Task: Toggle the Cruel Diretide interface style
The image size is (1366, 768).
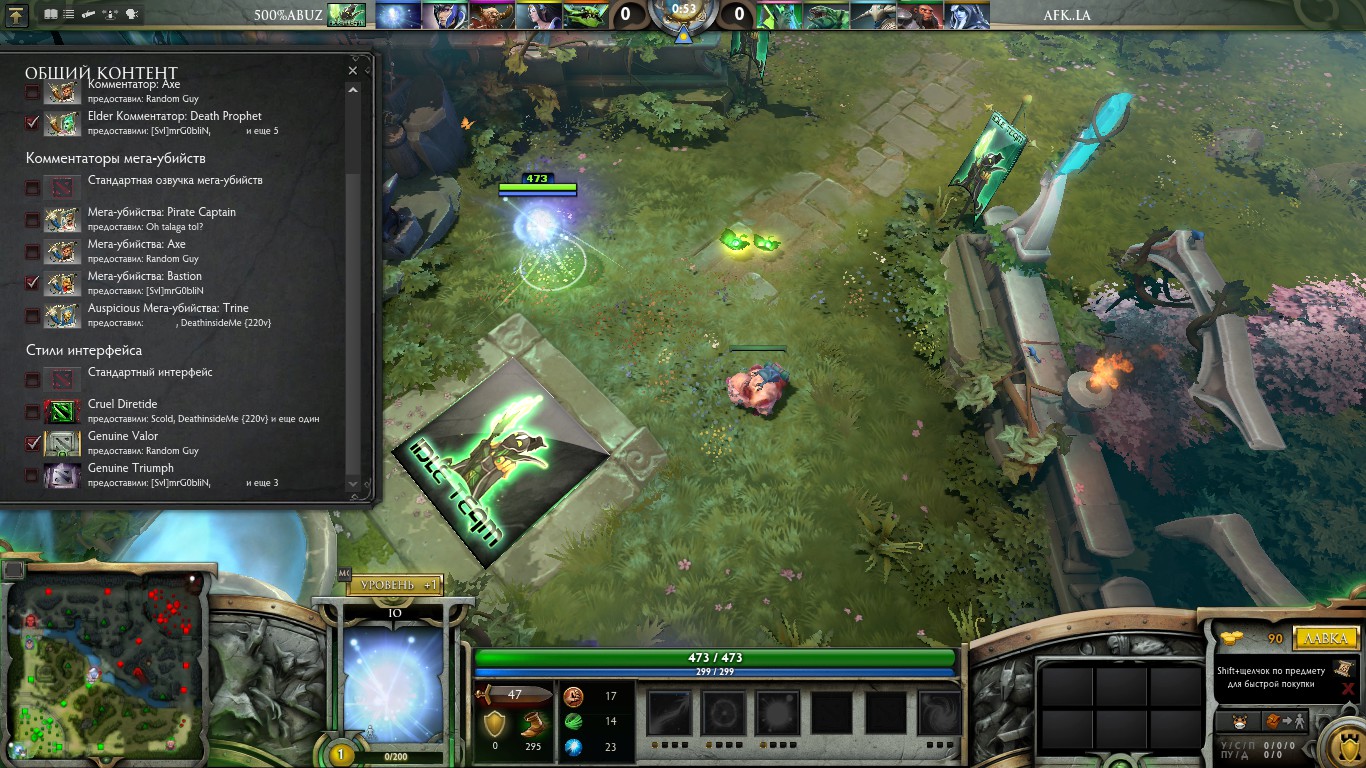Action: tap(33, 411)
